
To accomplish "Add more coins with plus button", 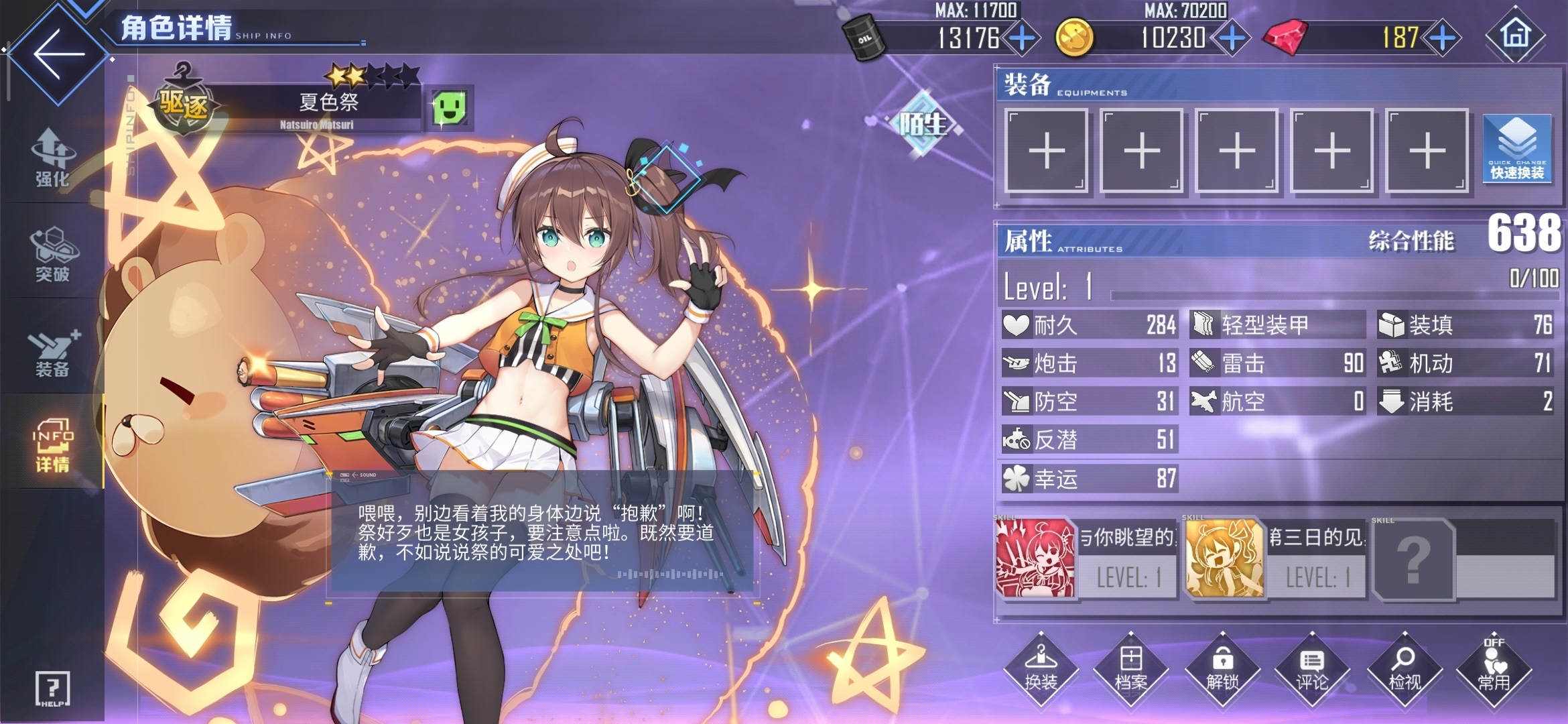I will [x=1232, y=38].
